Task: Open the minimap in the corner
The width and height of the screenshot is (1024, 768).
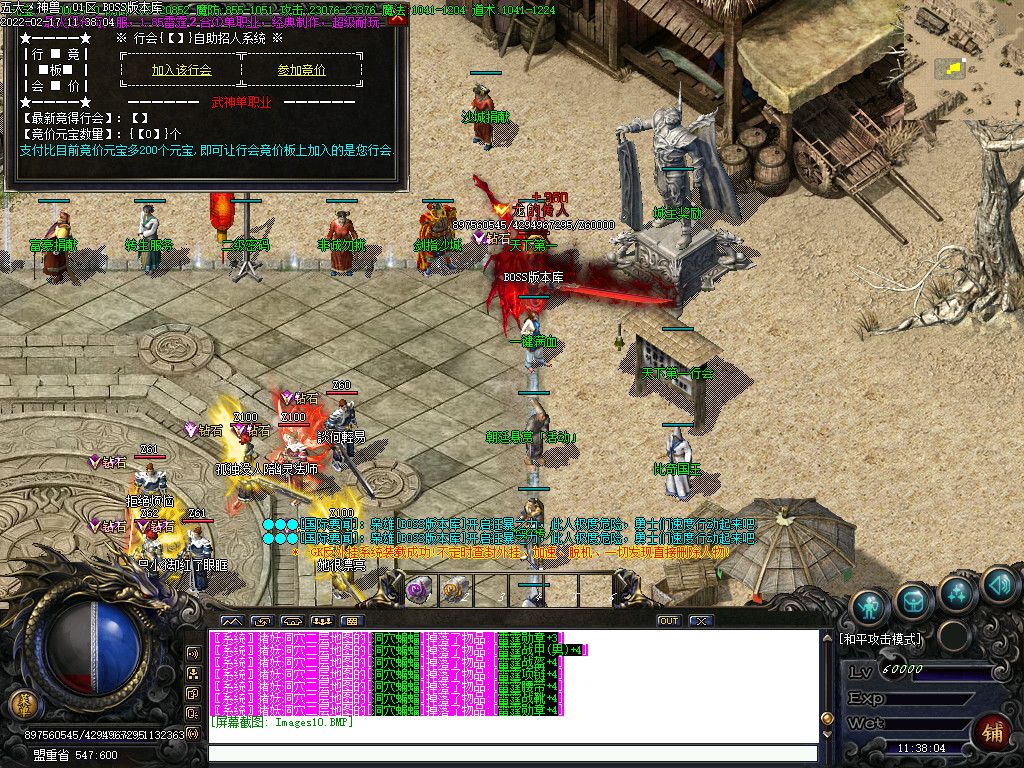Action: pyautogui.click(x=962, y=60)
